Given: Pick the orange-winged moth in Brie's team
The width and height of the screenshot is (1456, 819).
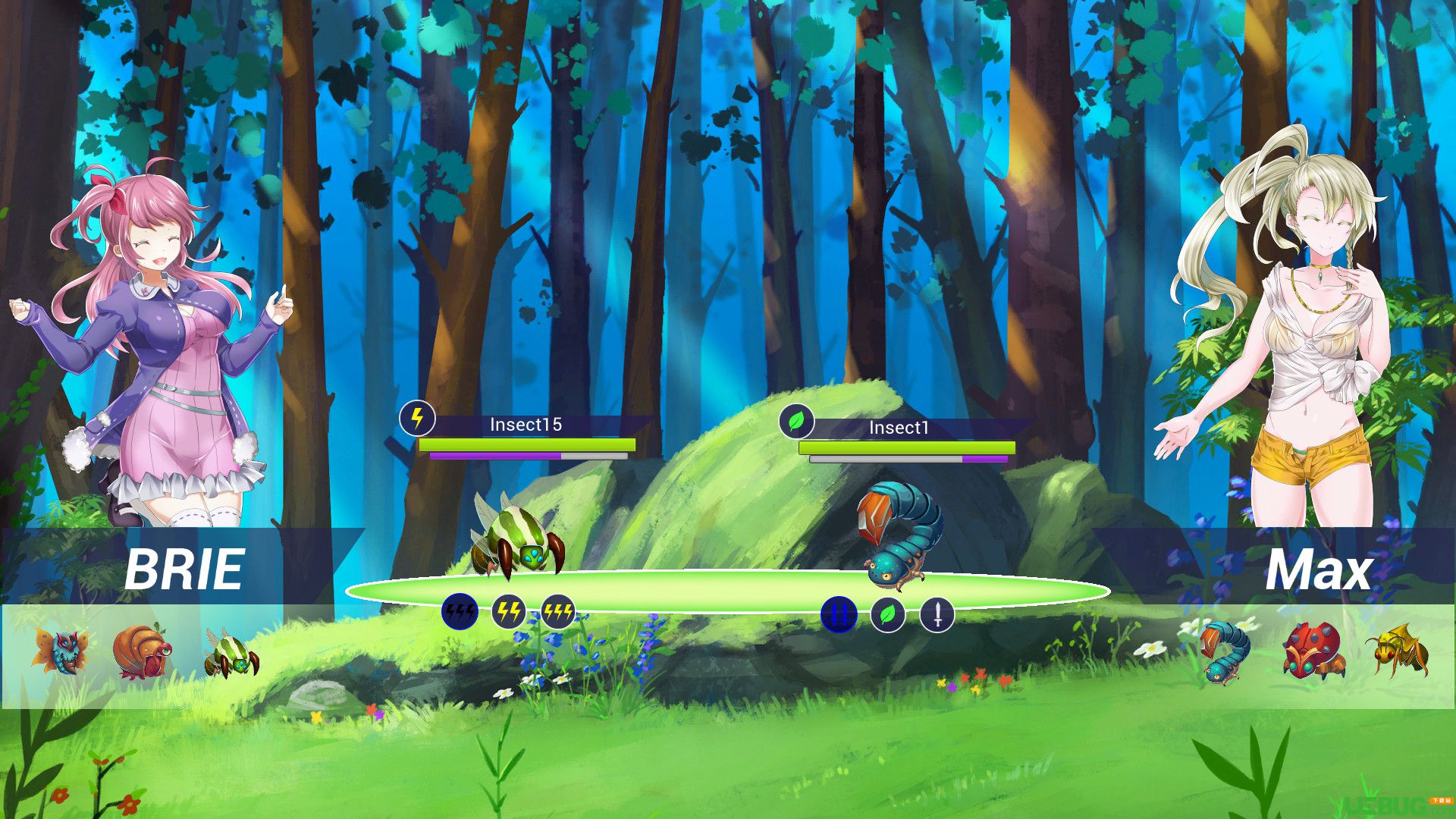Looking at the screenshot, I should click(61, 651).
